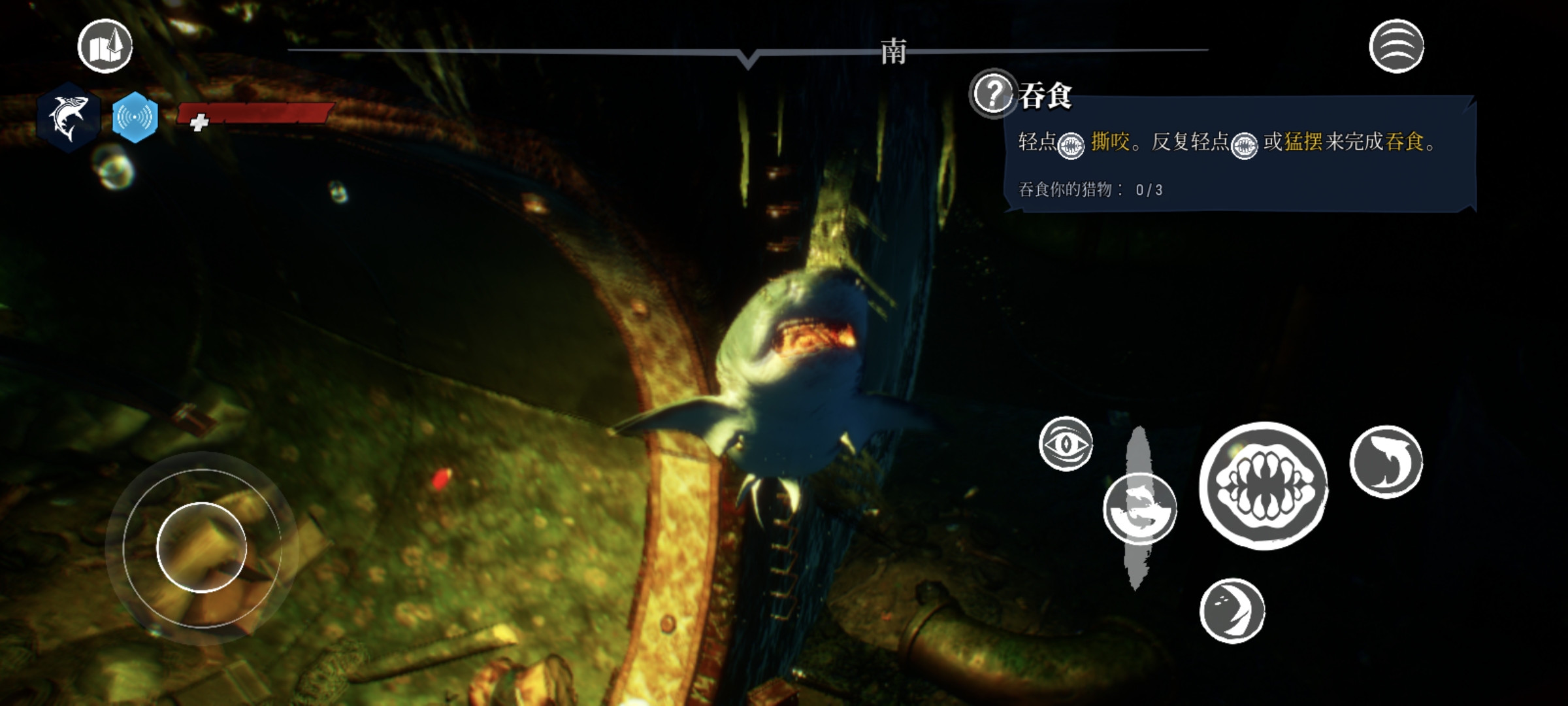1568x706 pixels.
Task: Use the shark tail whip button
Action: (x=1386, y=462)
